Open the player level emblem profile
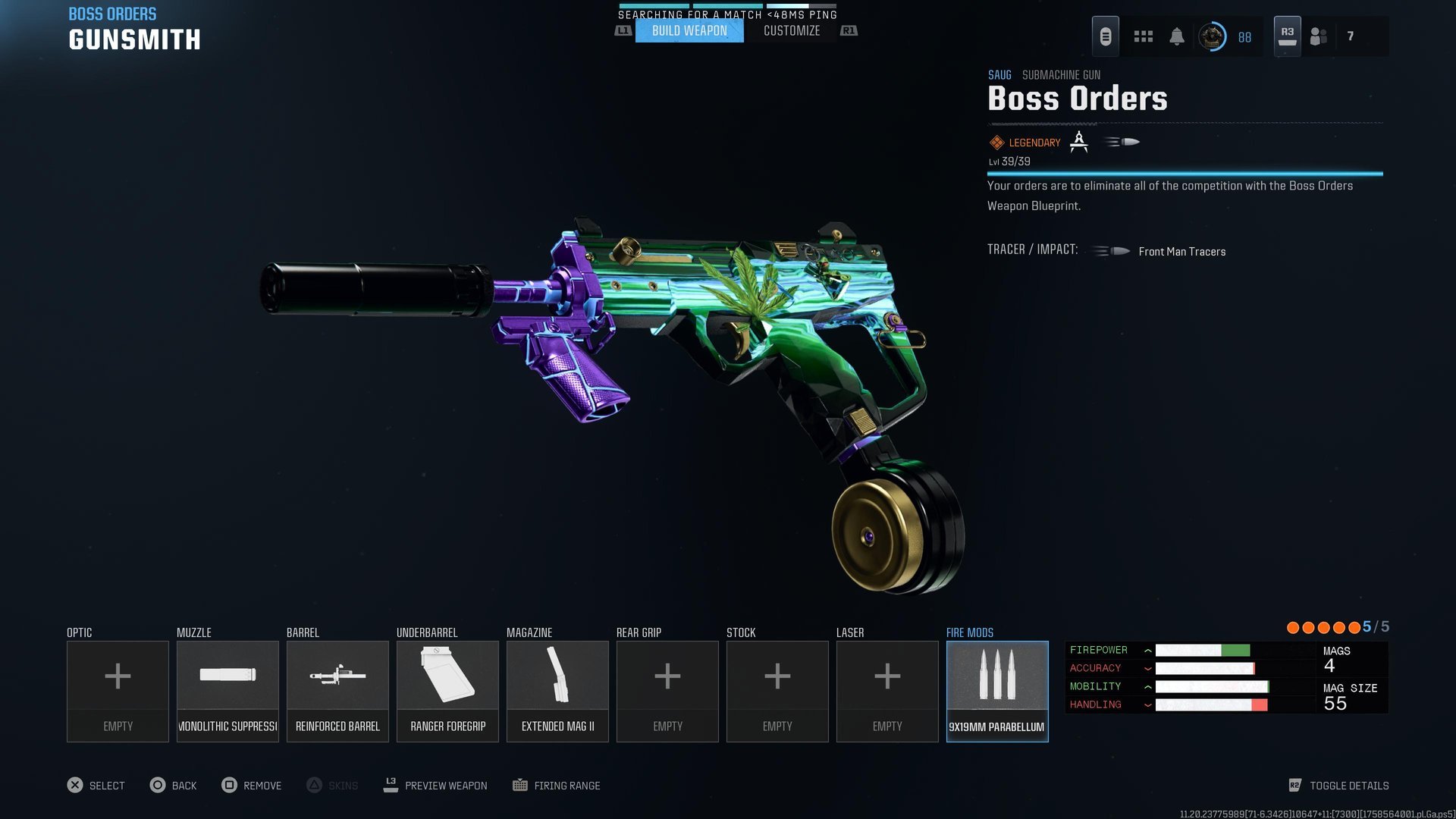This screenshot has height=819, width=1456. pos(1212,36)
